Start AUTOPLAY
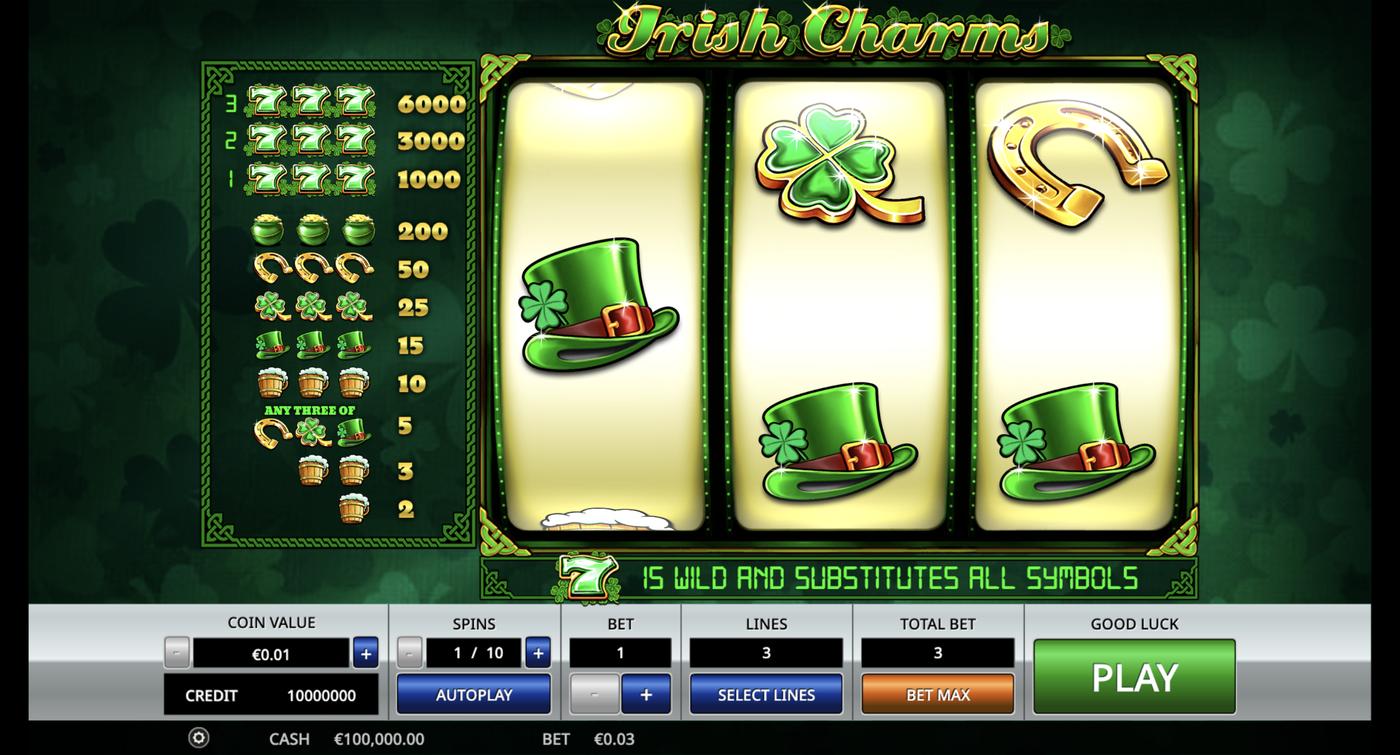 (473, 693)
